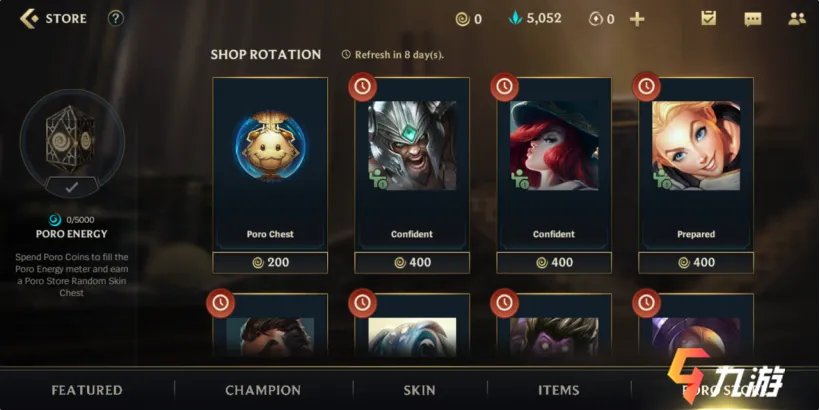820x410 pixels.
Task: Go back from the Store screen
Action: pyautogui.click(x=28, y=18)
